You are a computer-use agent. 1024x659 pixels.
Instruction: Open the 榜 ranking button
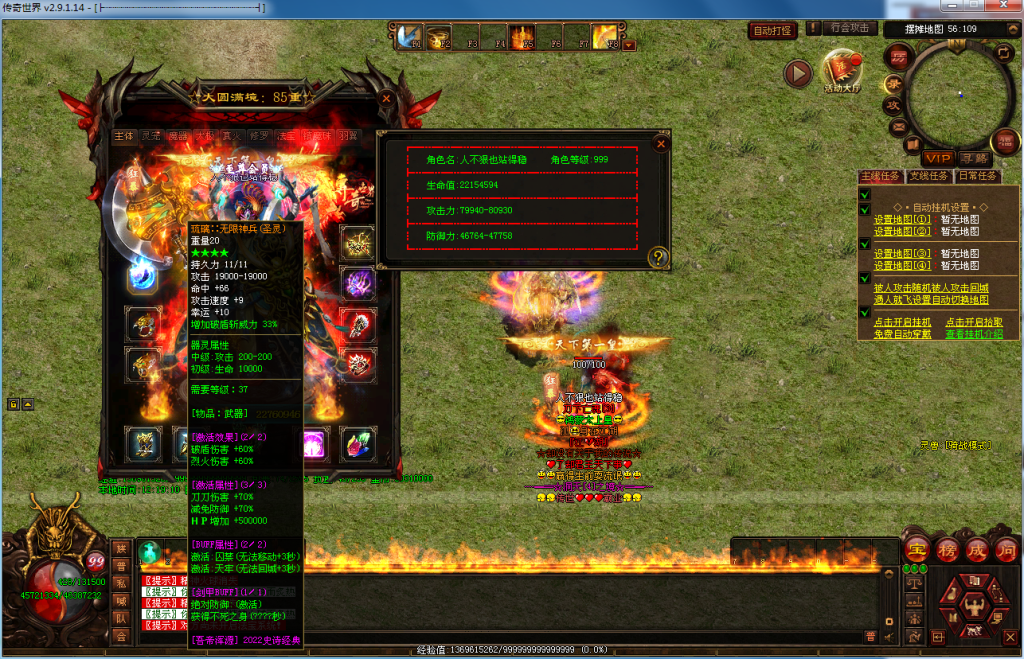click(947, 549)
